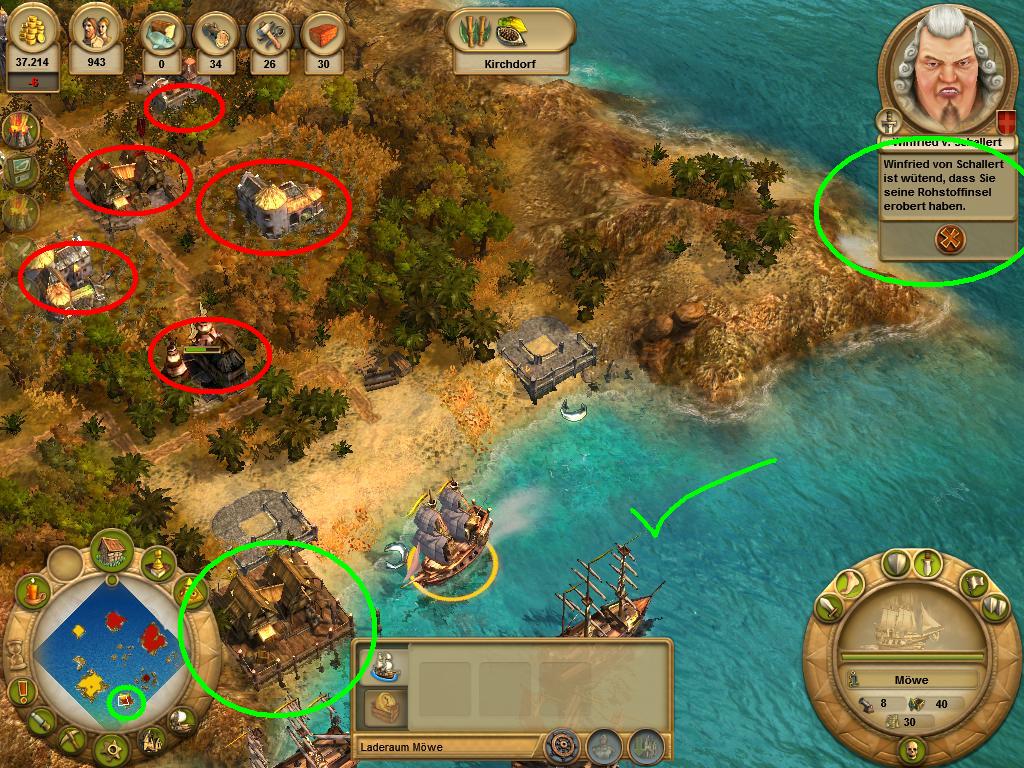Screen dimensions: 1024x768
Task: Activate the pickaxe demolish tool
Action: click(x=72, y=741)
